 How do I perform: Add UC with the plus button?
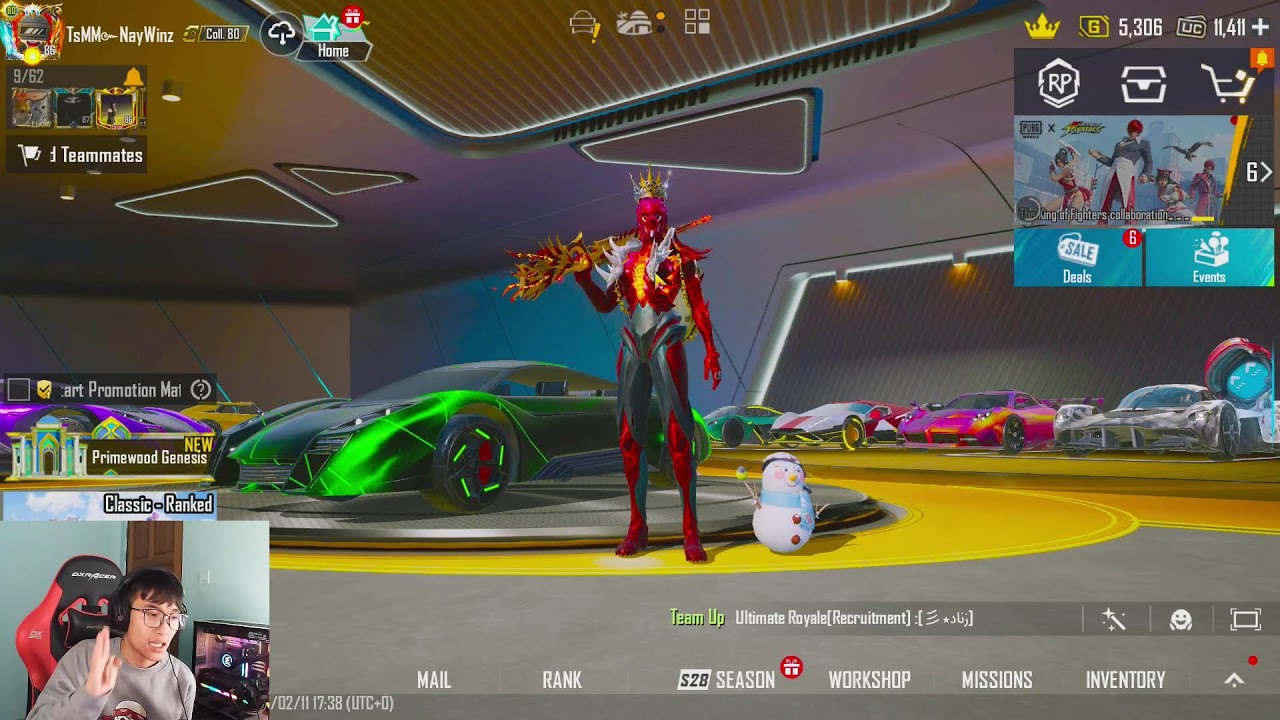coord(1259,27)
